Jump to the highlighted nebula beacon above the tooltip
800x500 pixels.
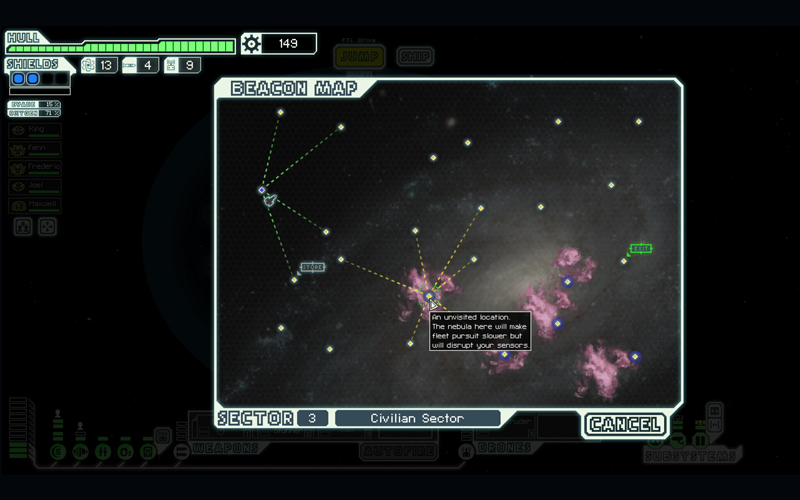(430, 296)
